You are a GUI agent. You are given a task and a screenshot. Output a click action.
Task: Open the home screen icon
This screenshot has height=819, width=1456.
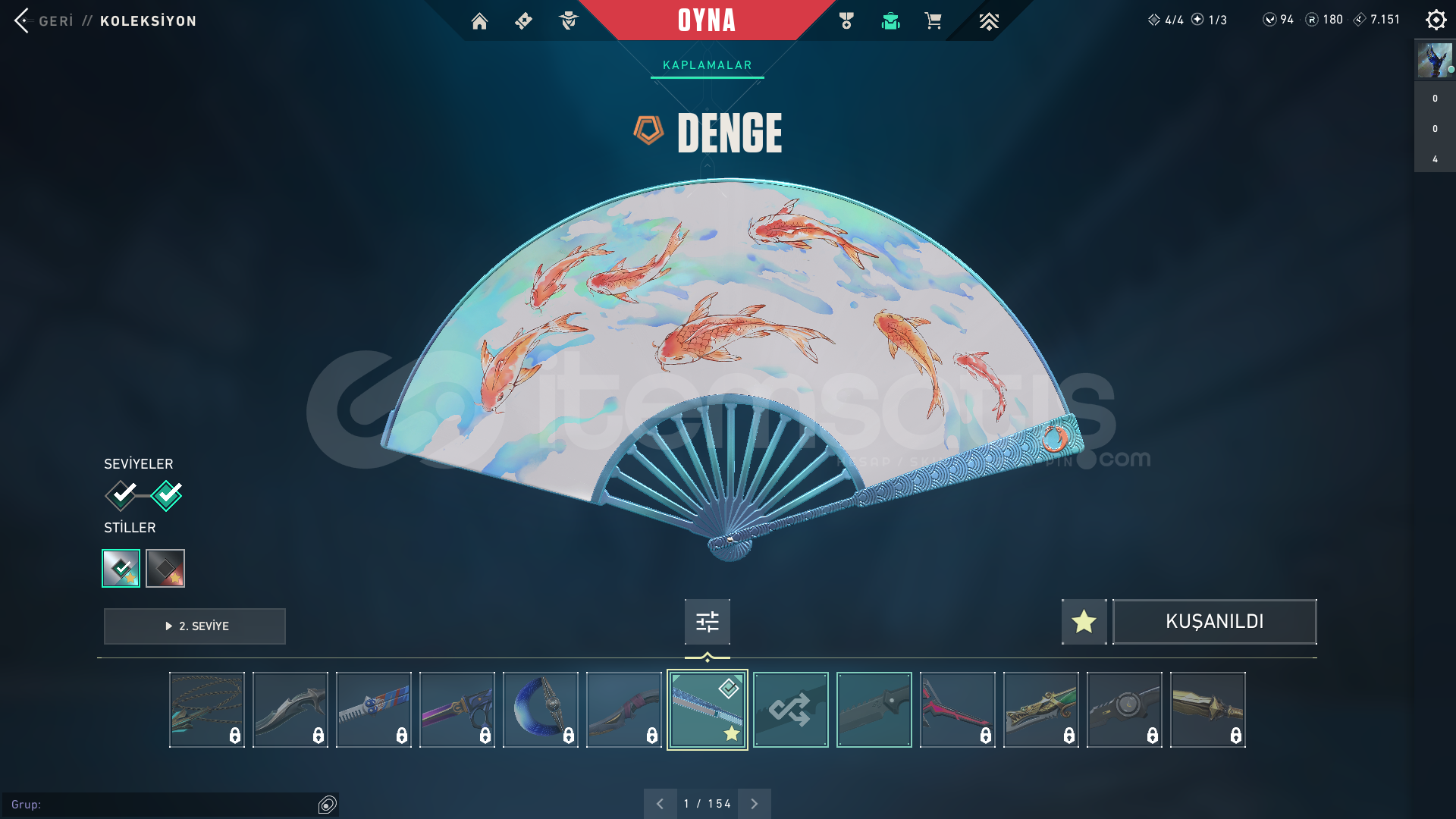479,21
